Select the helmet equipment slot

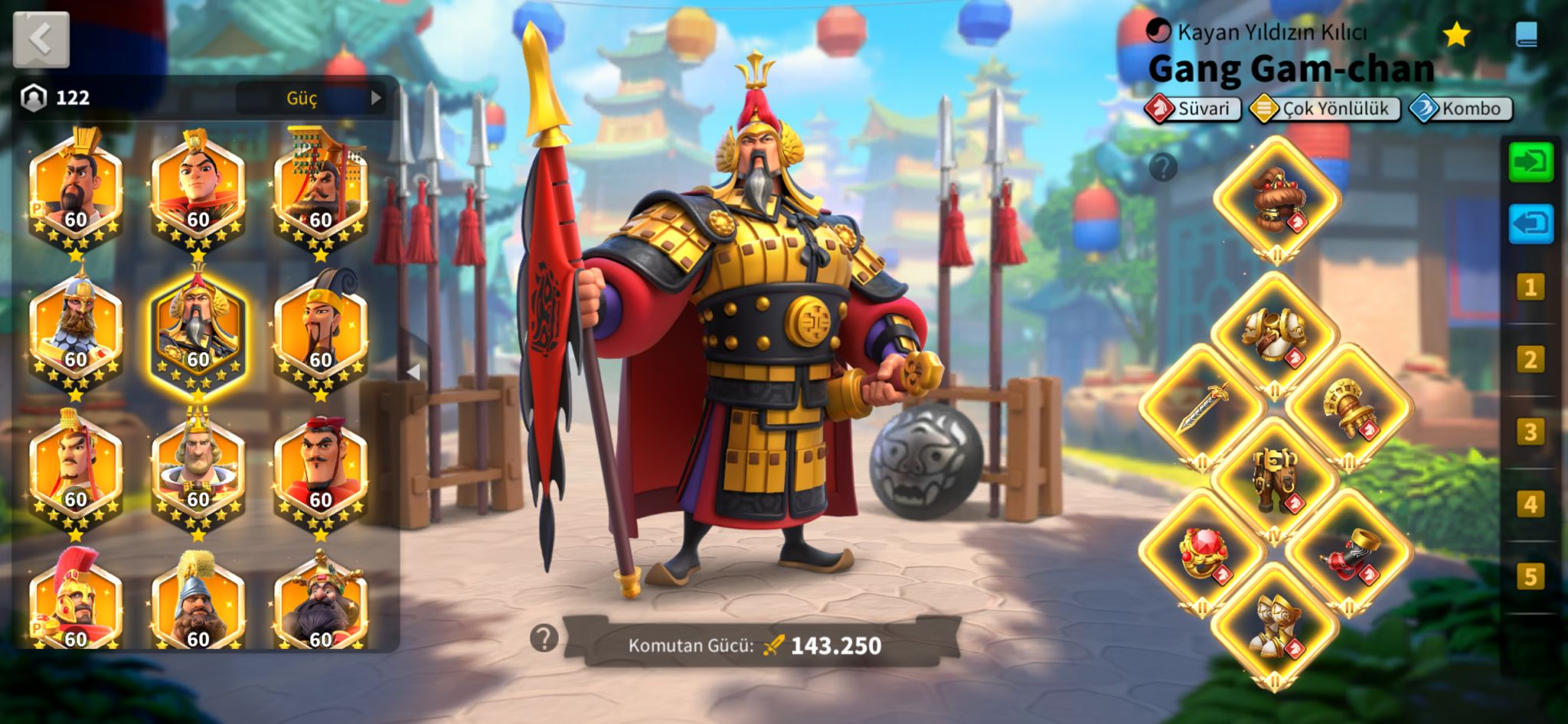(1276, 199)
